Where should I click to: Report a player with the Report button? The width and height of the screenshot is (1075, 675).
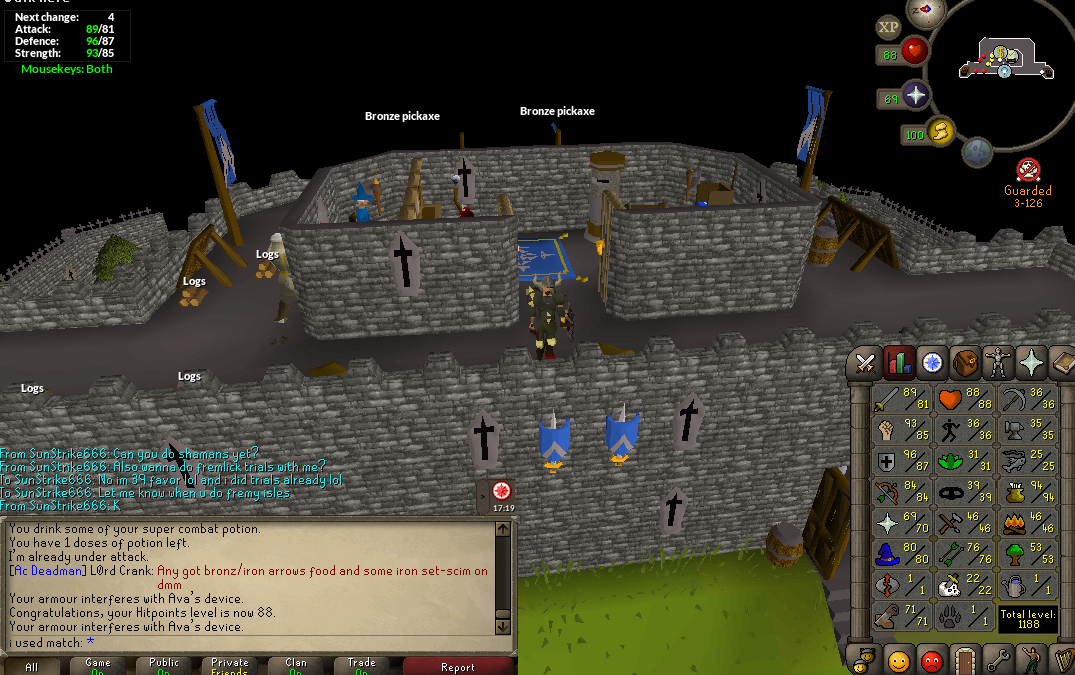458,666
